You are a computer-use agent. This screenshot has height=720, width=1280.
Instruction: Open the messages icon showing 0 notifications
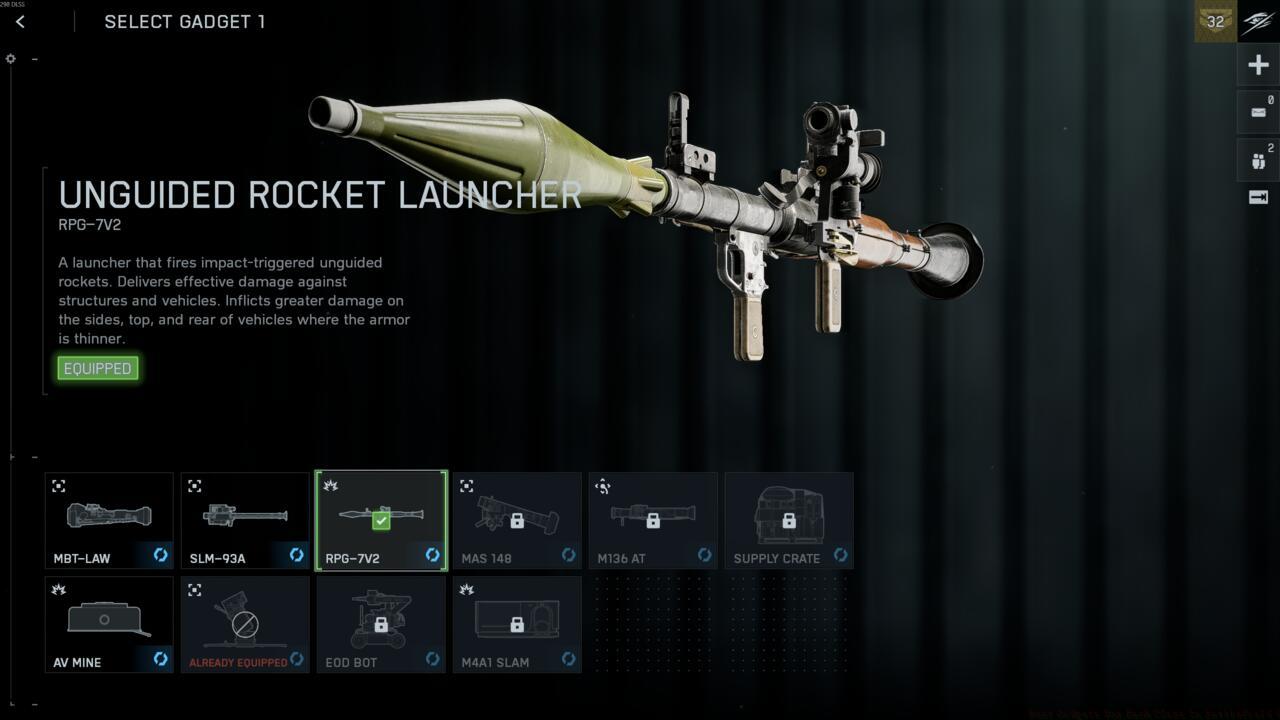pyautogui.click(x=1258, y=111)
